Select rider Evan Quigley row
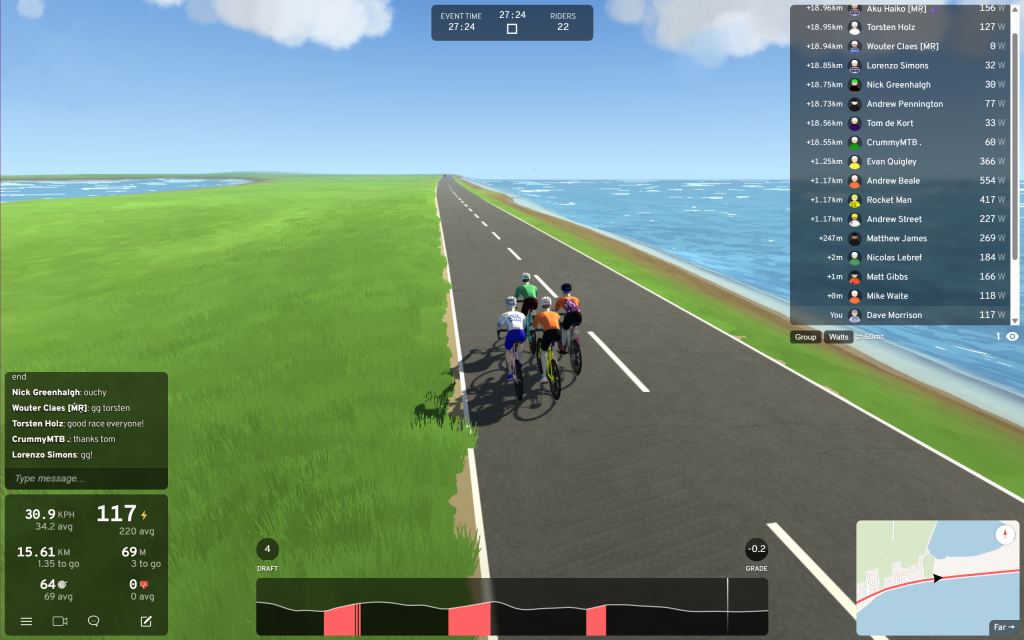This screenshot has width=1024, height=640. coord(900,161)
